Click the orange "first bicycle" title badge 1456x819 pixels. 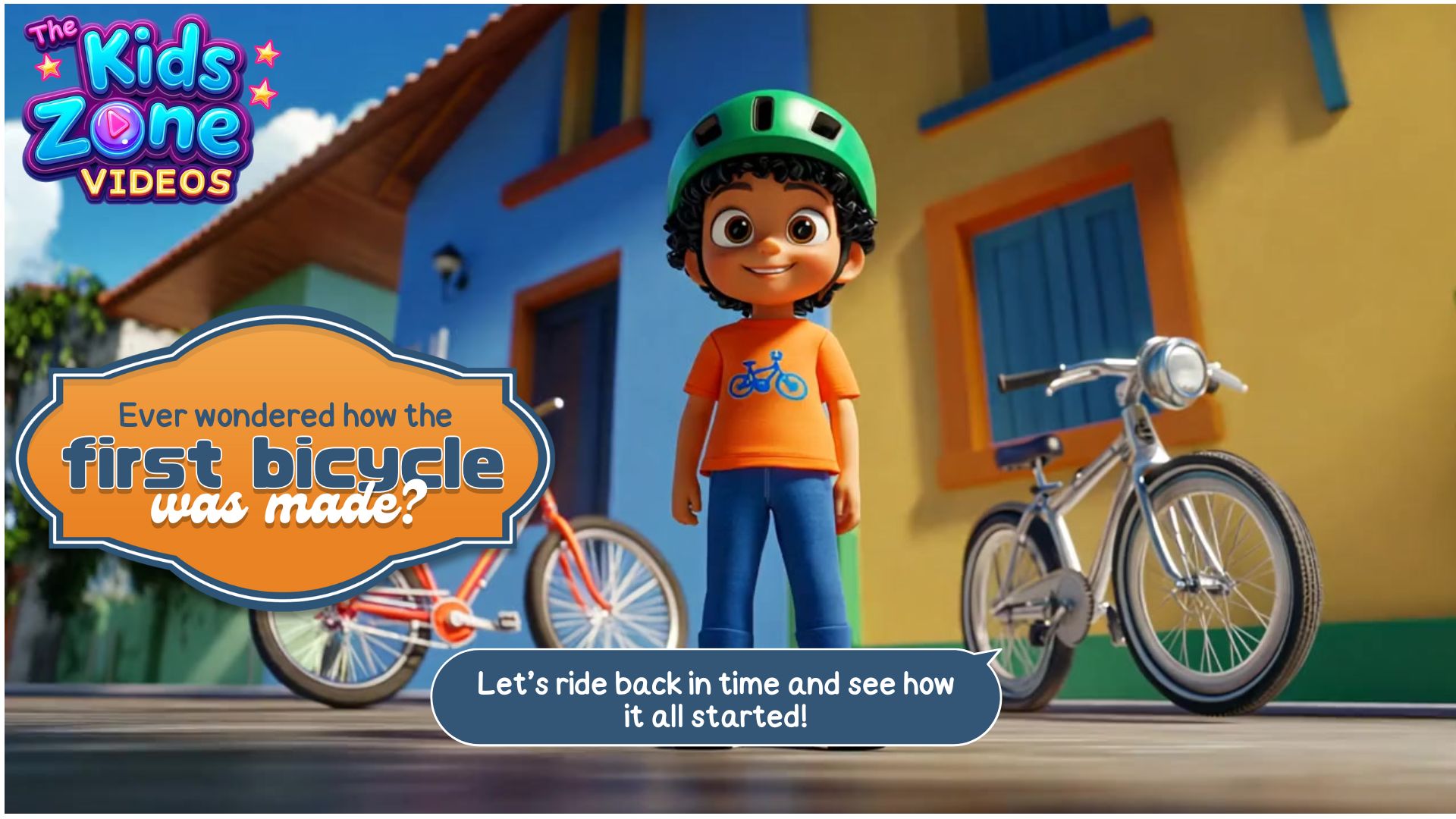pyautogui.click(x=284, y=460)
